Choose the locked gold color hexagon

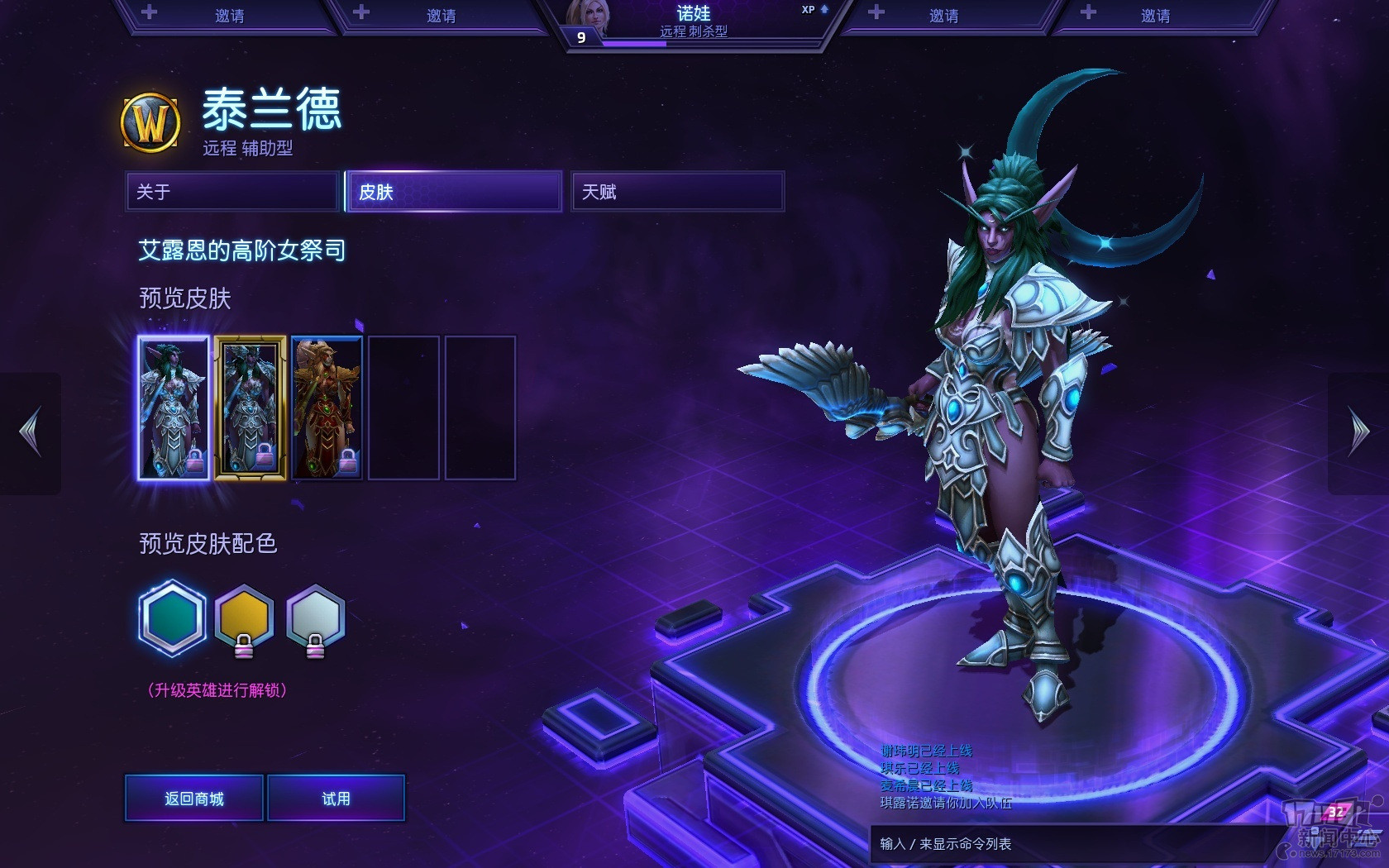coord(244,618)
